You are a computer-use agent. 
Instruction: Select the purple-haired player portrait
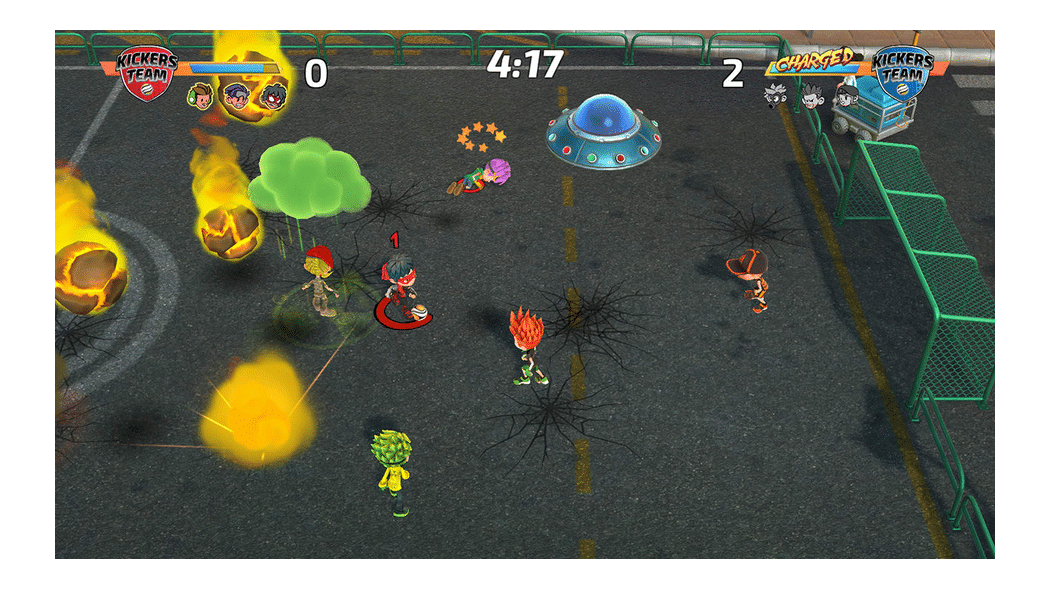(x=236, y=96)
